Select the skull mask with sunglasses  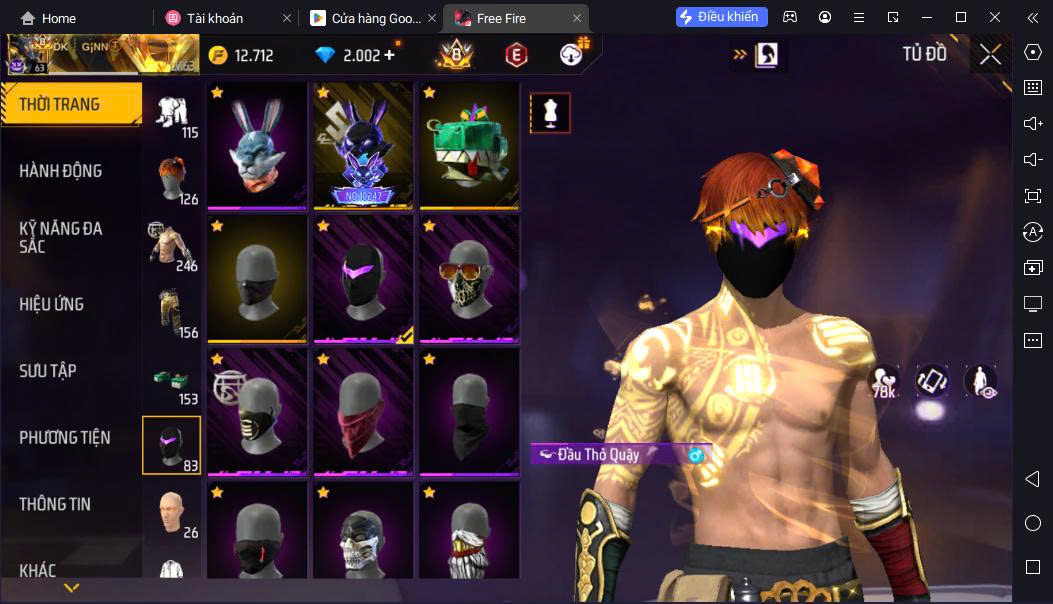[469, 278]
